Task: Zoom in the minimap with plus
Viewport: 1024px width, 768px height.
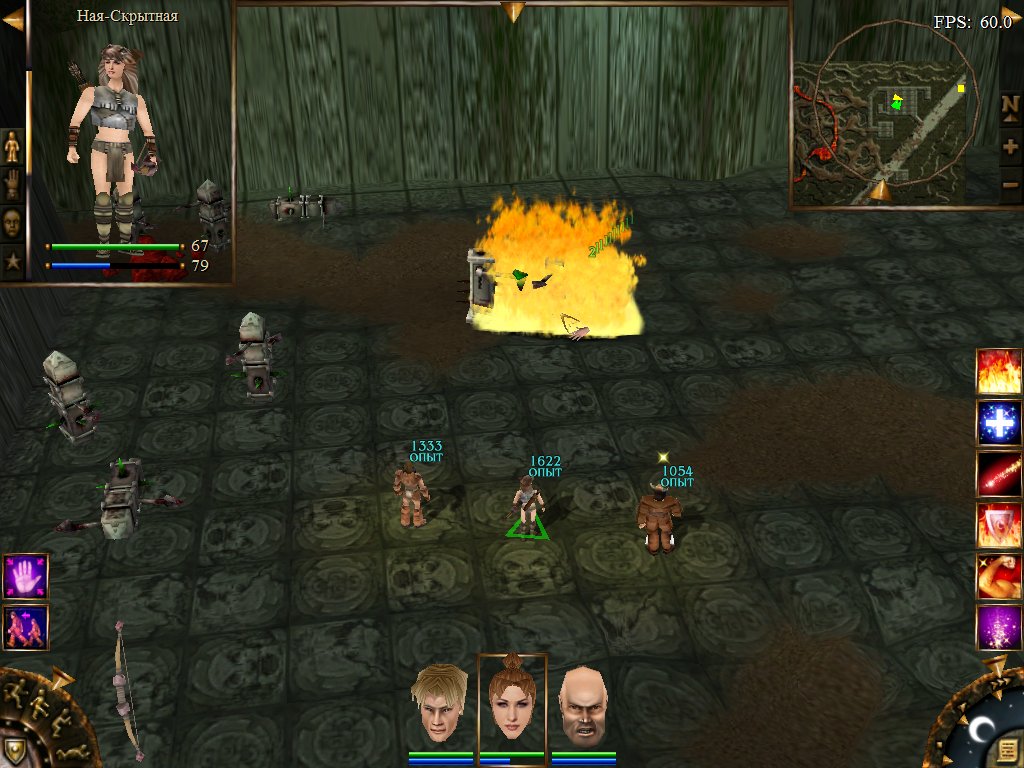Action: (1010, 146)
